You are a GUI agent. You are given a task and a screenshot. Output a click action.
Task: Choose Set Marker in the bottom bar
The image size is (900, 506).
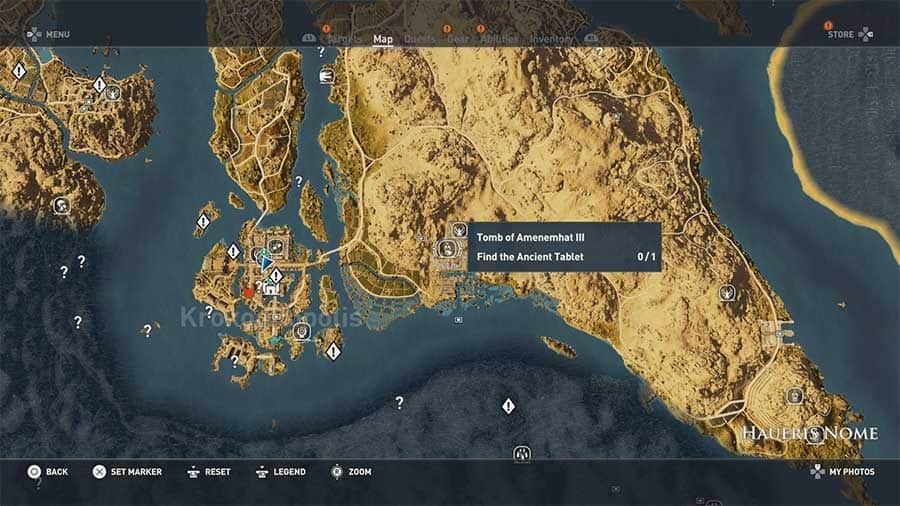pyautogui.click(x=127, y=472)
